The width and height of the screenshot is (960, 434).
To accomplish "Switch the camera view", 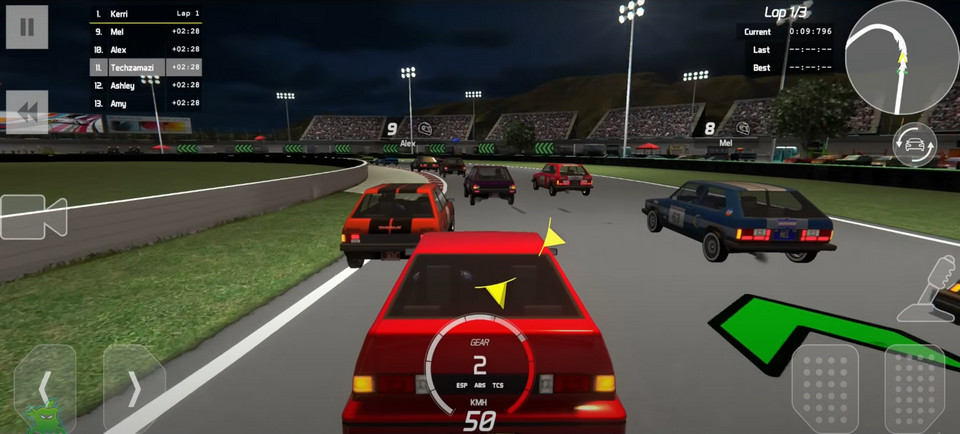I will 33,217.
